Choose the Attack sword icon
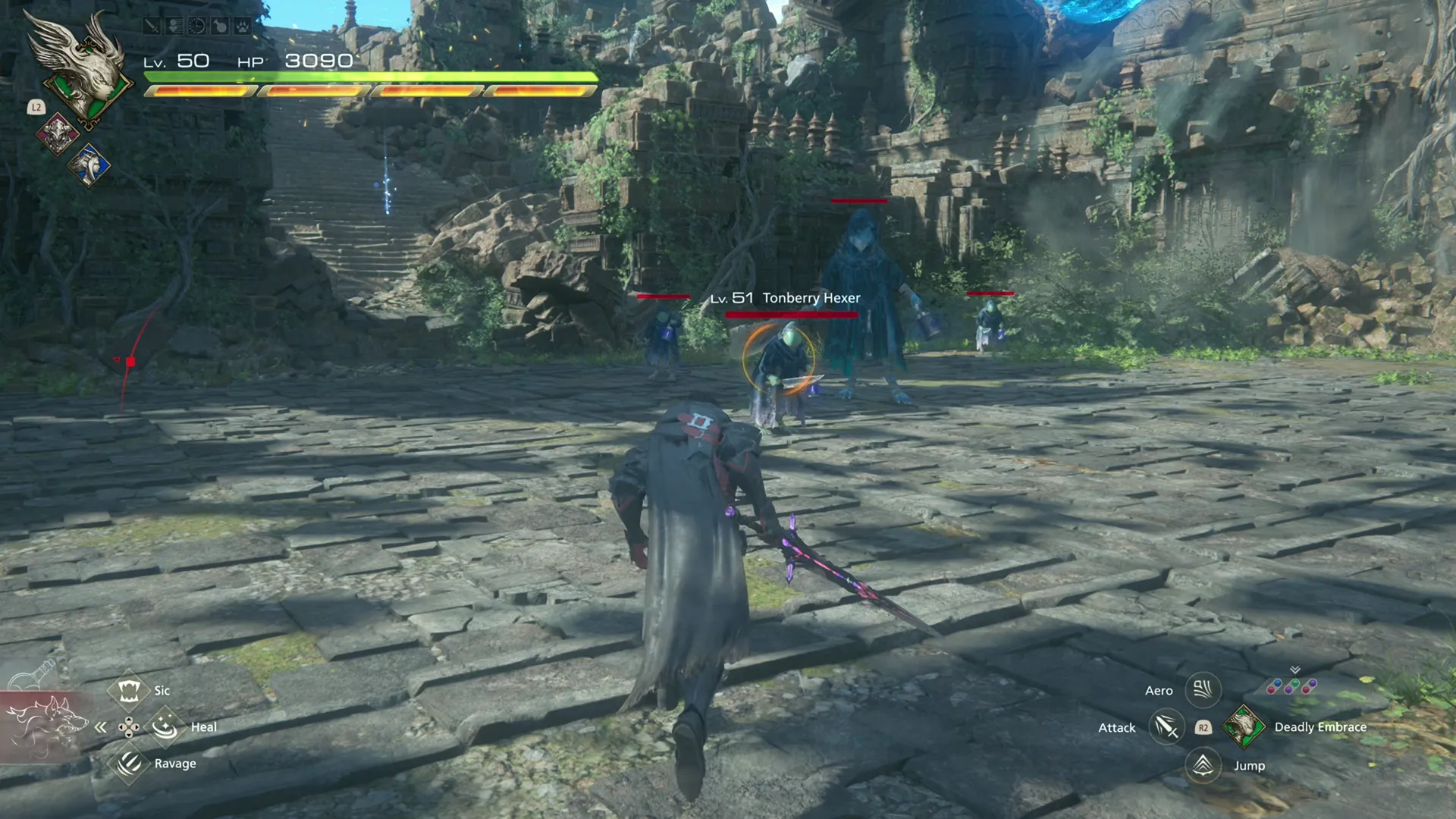This screenshot has width=1456, height=819. coord(1166,727)
